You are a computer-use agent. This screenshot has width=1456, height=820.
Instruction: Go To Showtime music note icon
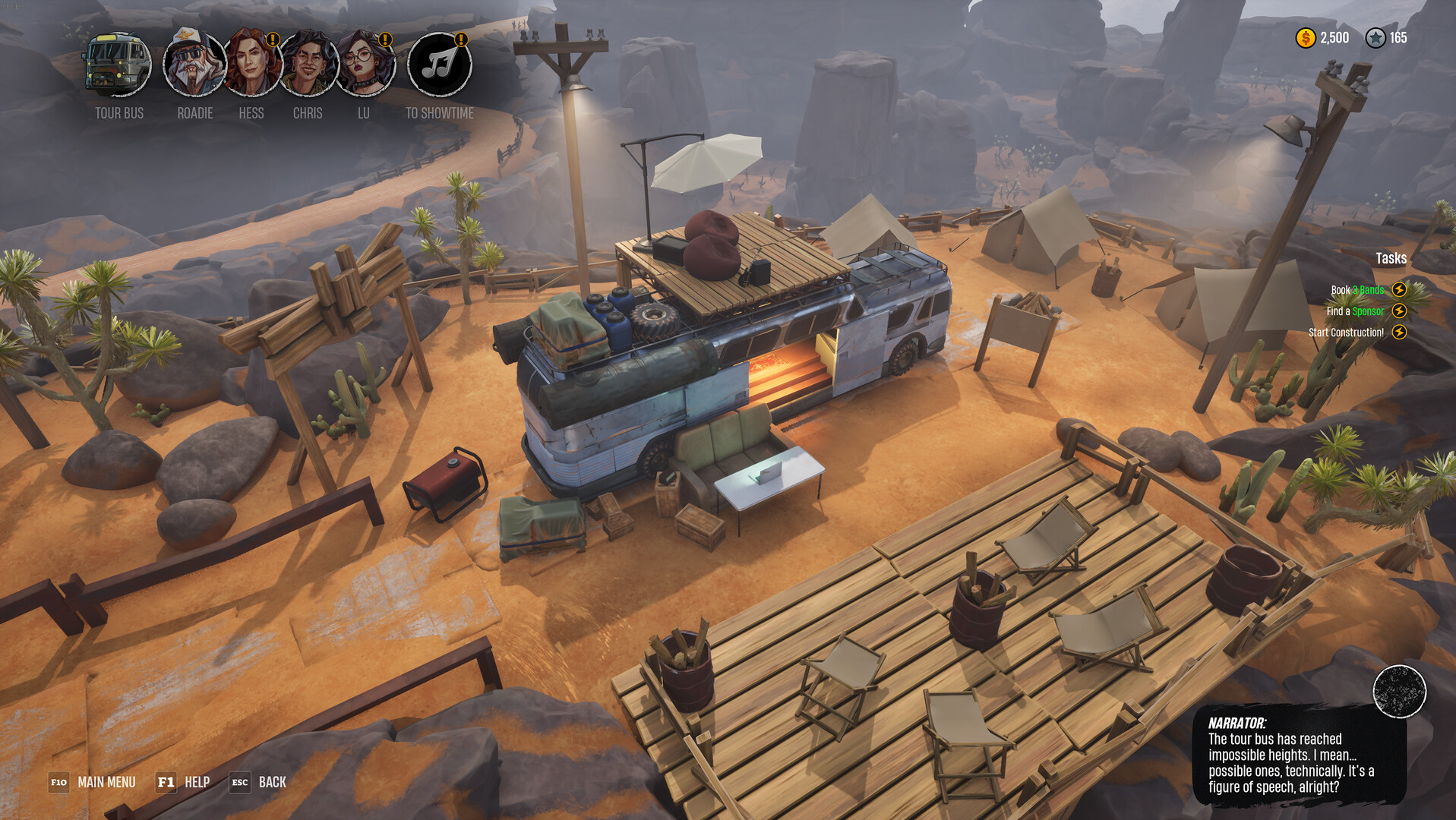point(439,65)
